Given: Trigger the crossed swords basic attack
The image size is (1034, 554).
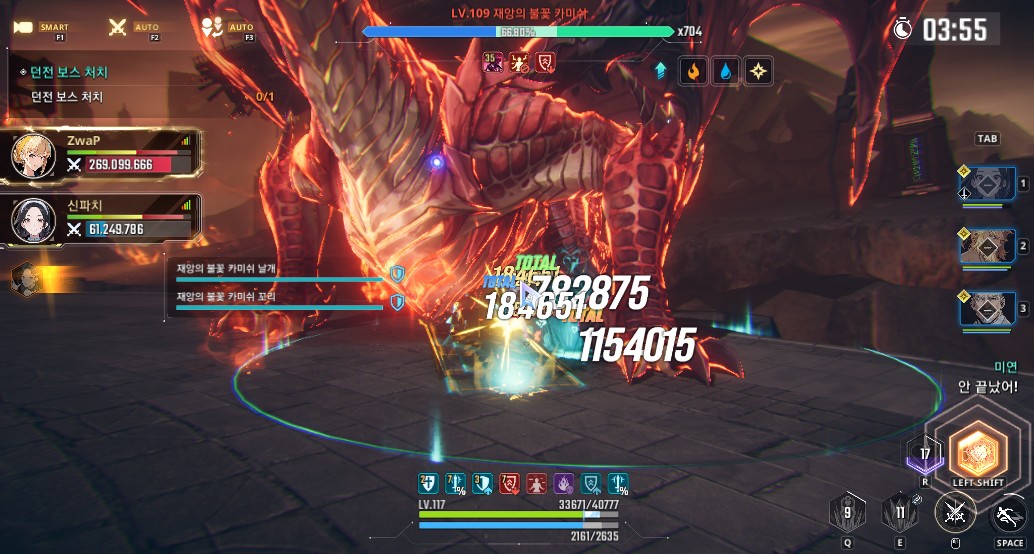Looking at the screenshot, I should tap(953, 514).
